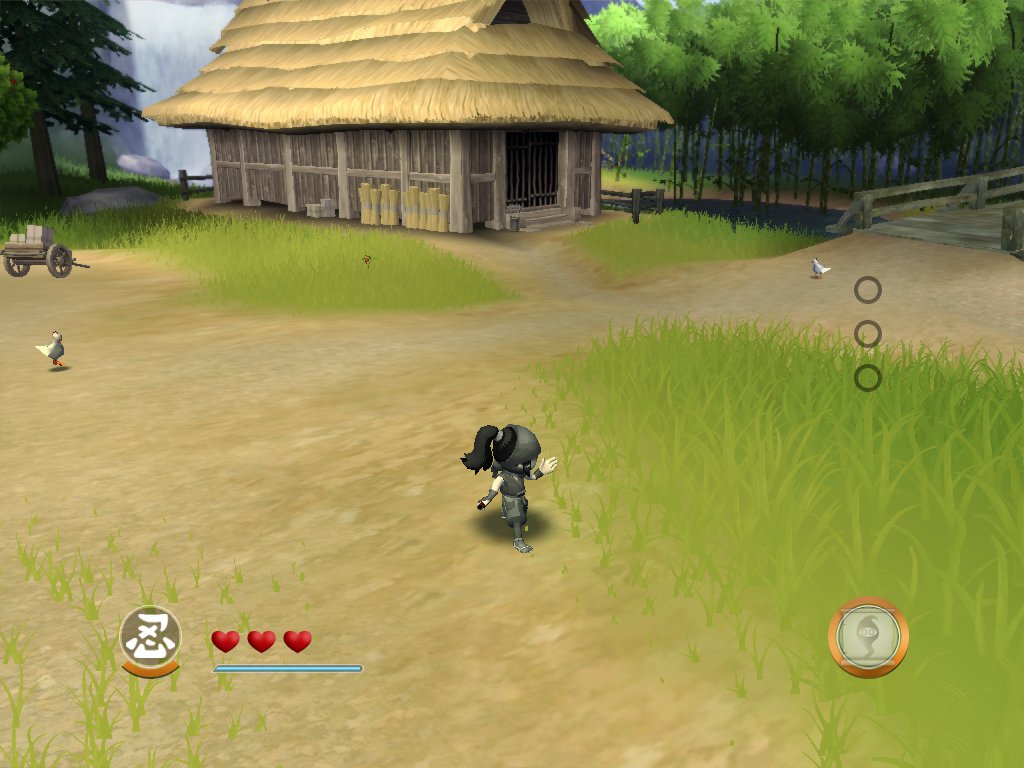Activate the orange-ringed spirit ability button
The height and width of the screenshot is (768, 1024).
(x=868, y=637)
